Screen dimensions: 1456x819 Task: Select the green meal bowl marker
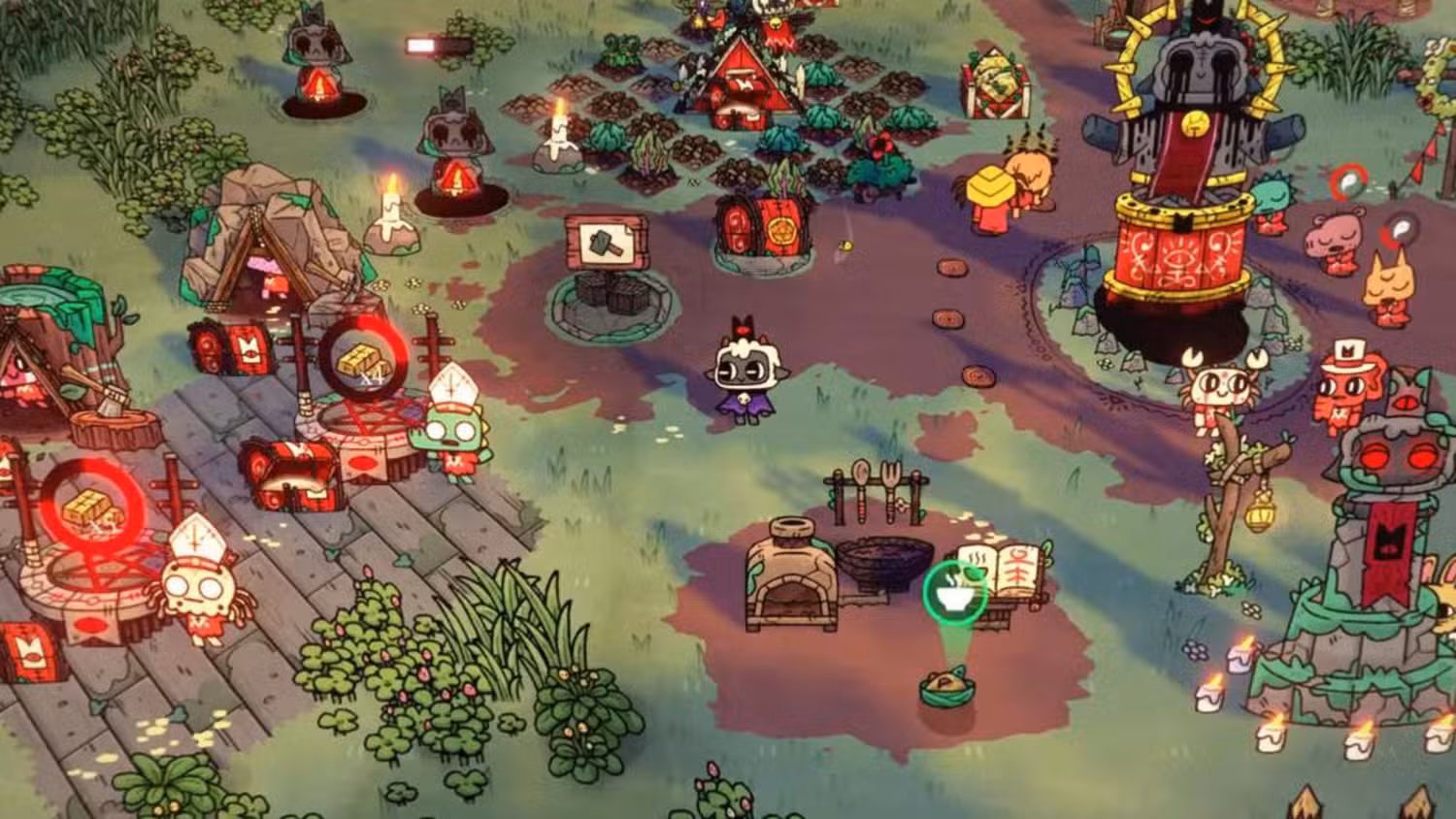(953, 592)
